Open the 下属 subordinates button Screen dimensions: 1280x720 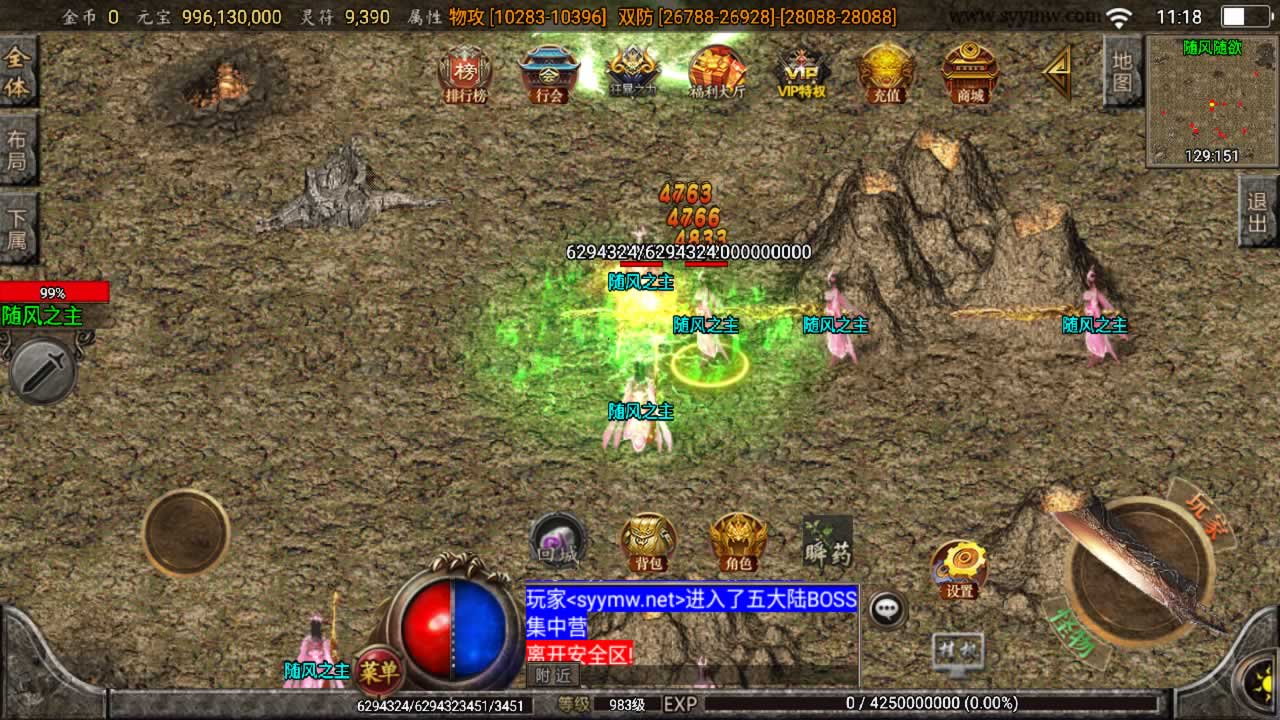click(18, 228)
